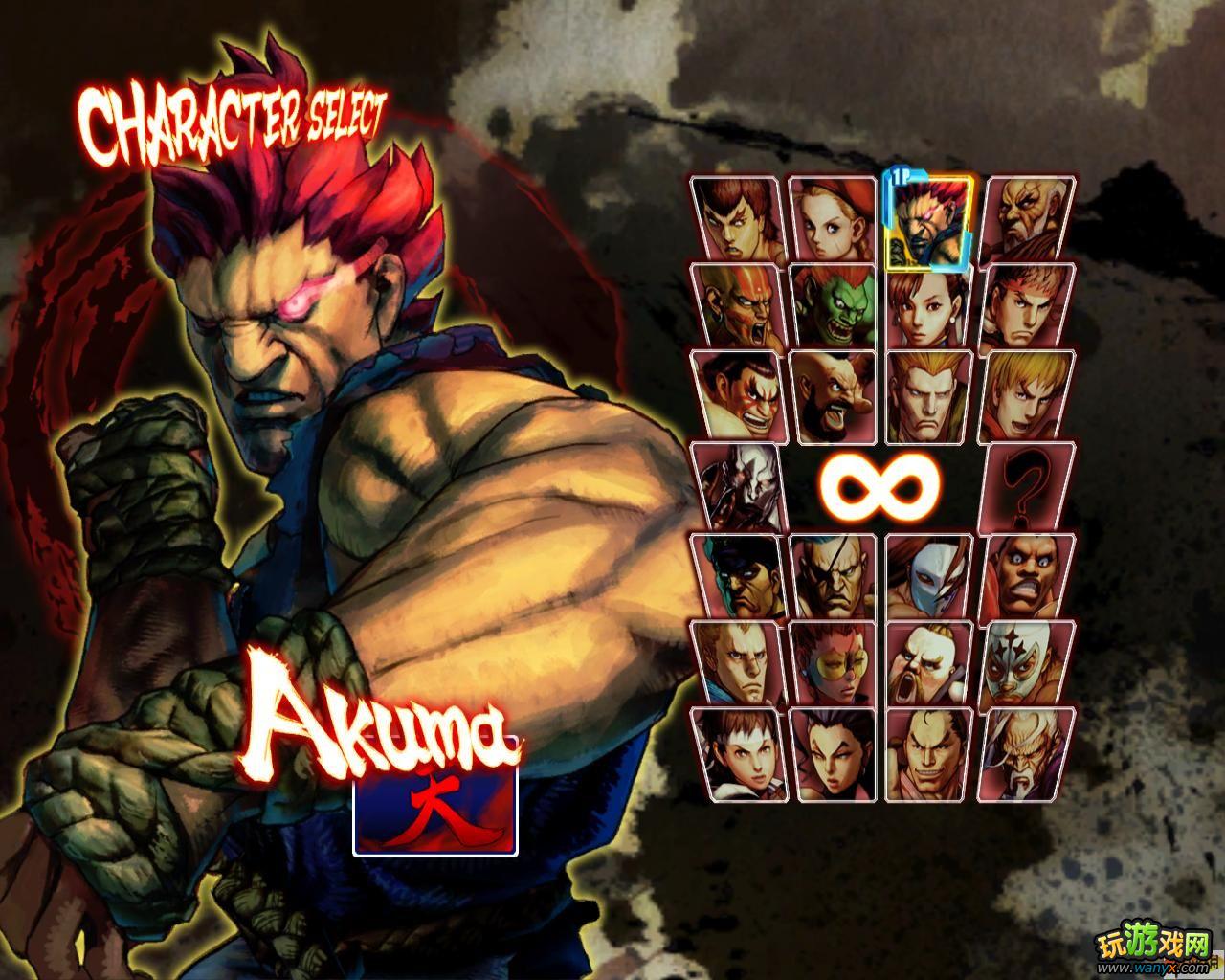
Task: Select E. Honda's face-painted portrait
Action: coord(738,394)
